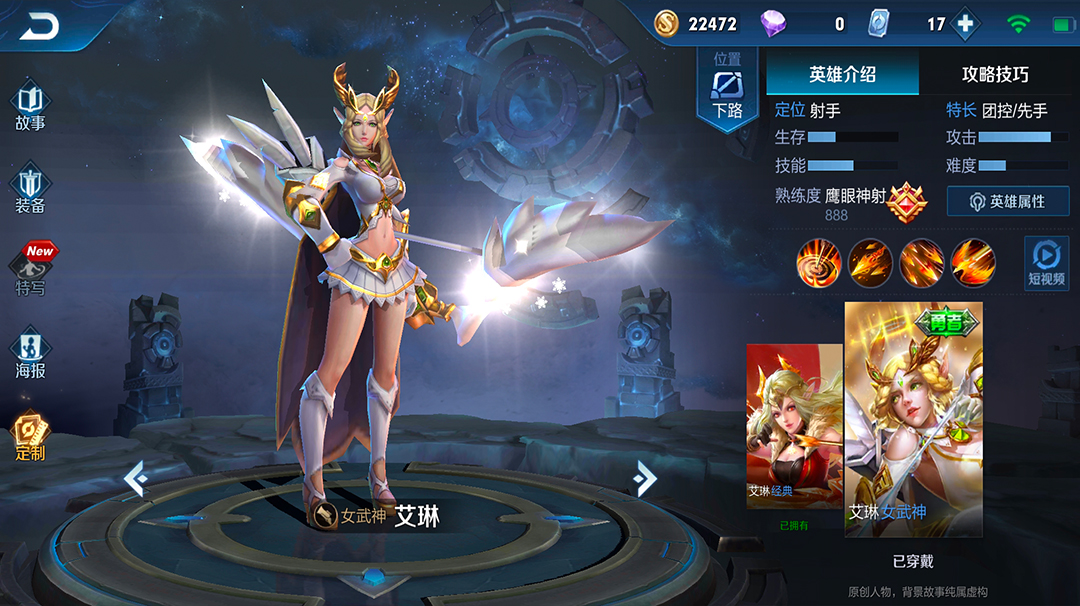This screenshot has height=606, width=1080.
Task: Open the 下路 lane position icon
Action: click(x=727, y=88)
